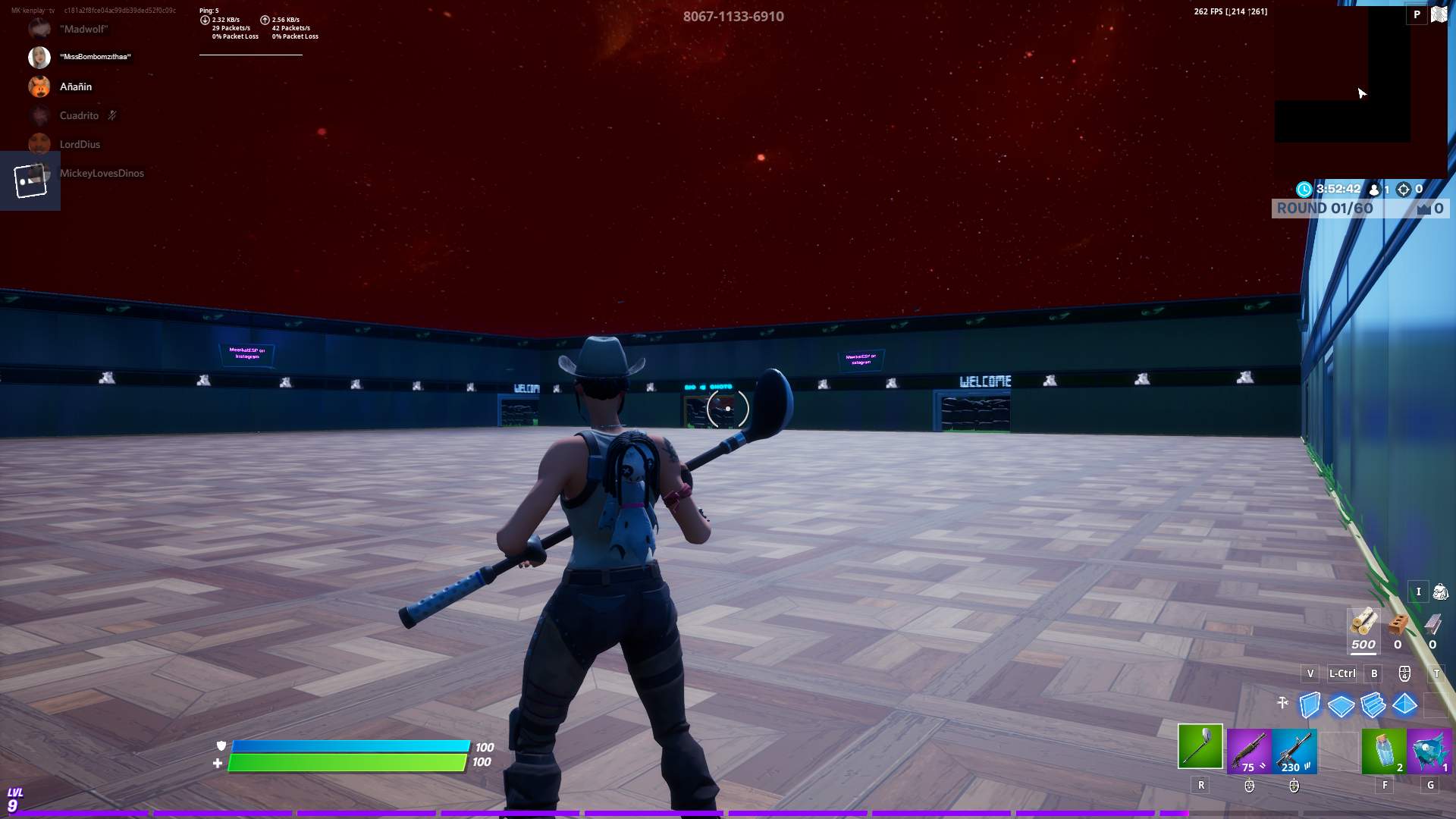Image resolution: width=1456 pixels, height=819 pixels.
Task: Select Añañin in the voice overlay list
Action: point(75,86)
